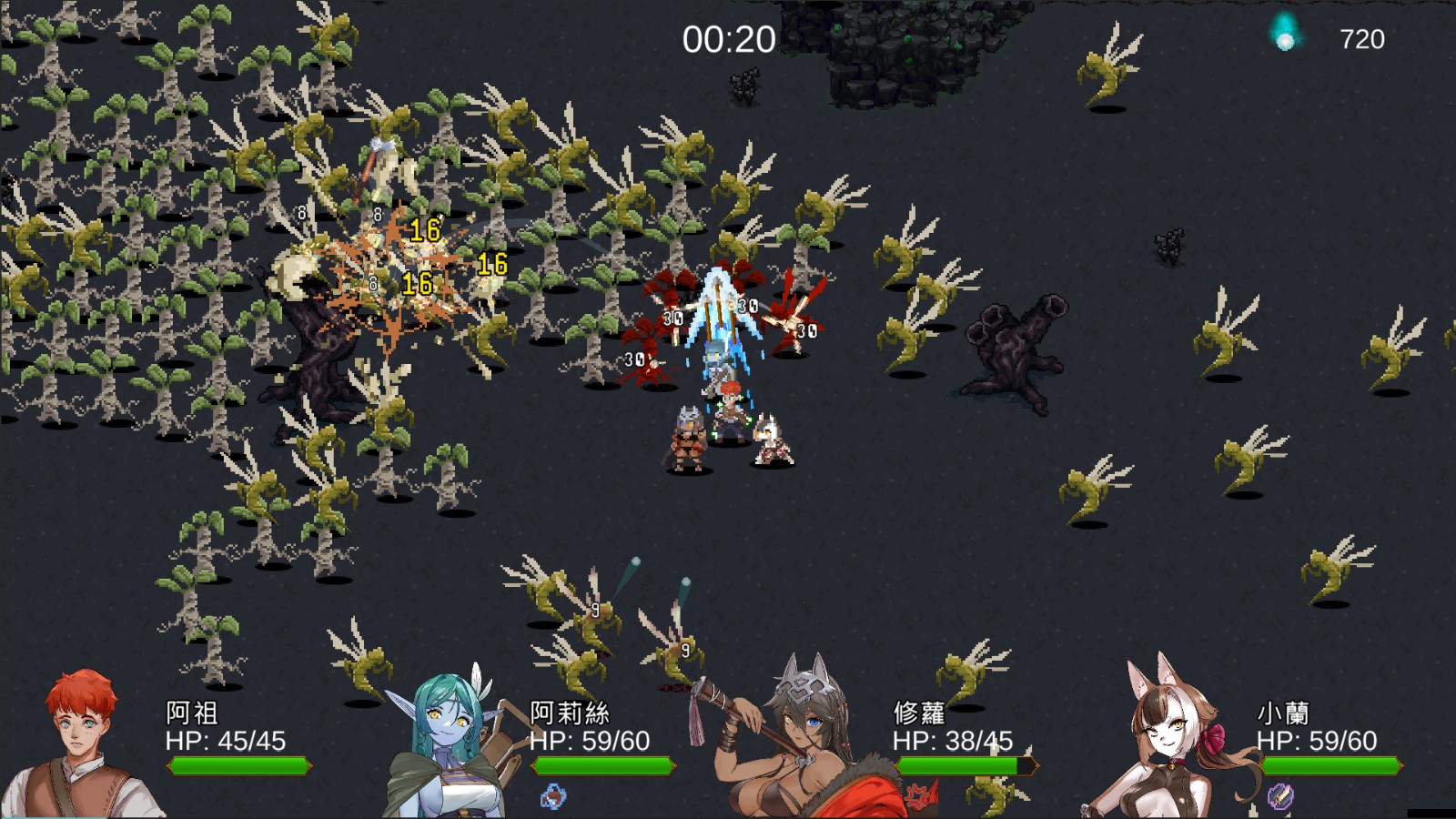Viewport: 1456px width, 819px height.
Task: Activate the blue skill icon under 阿莉絲
Action: [552, 797]
